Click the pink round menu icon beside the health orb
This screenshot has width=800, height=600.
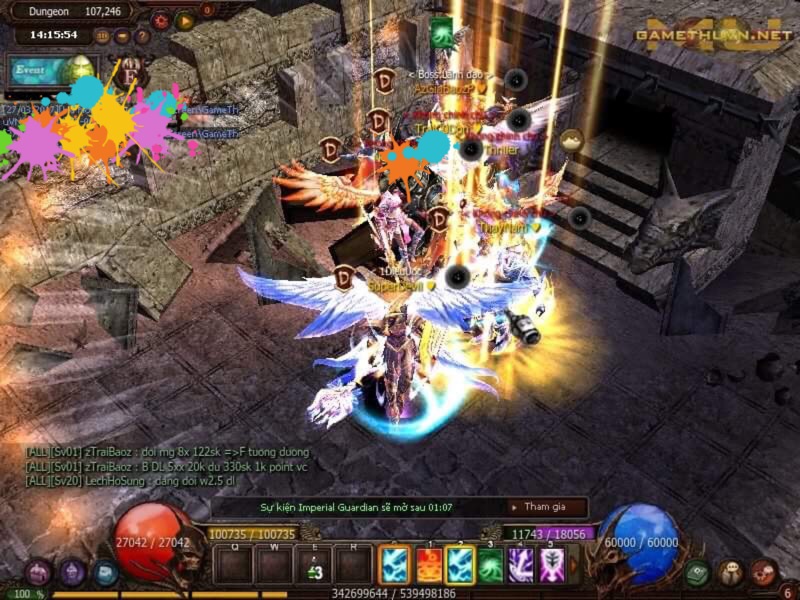click(39, 573)
